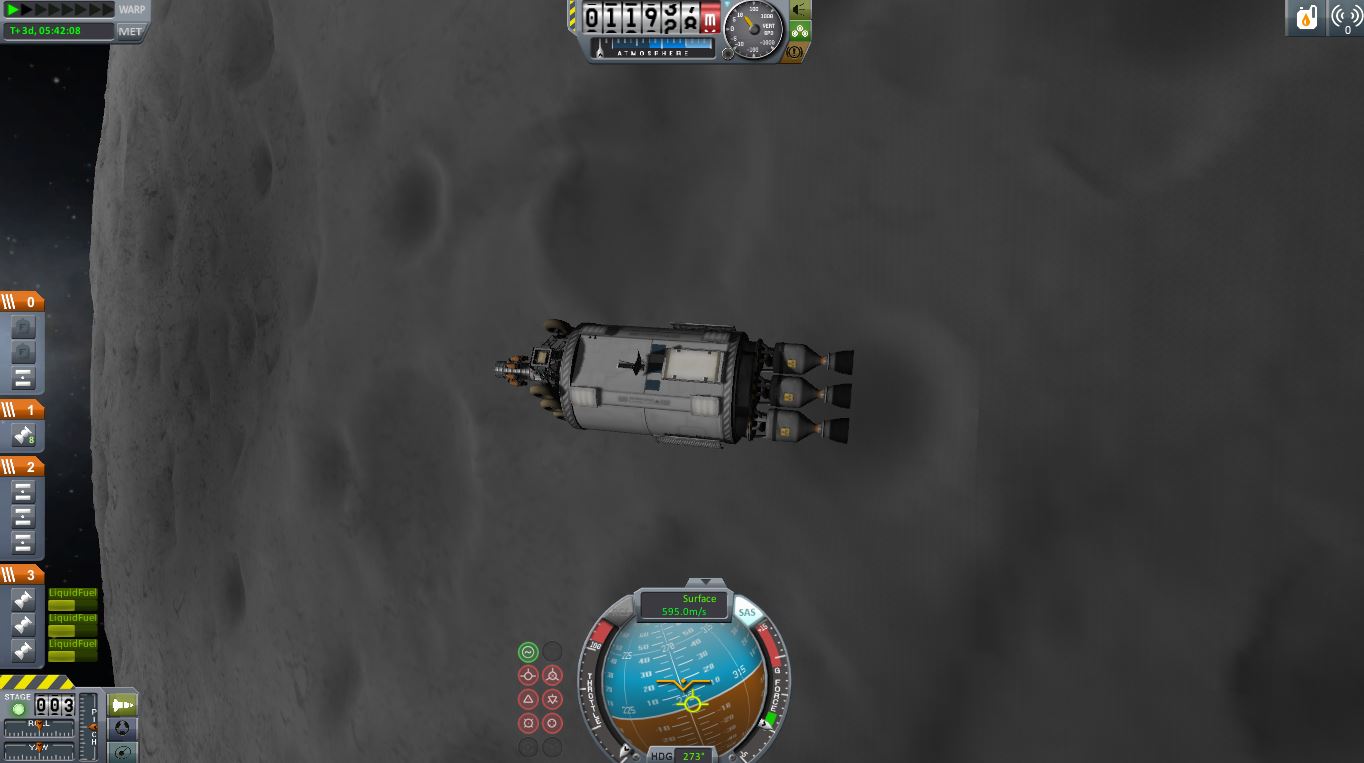Image resolution: width=1364 pixels, height=763 pixels.
Task: Set SAS to hold retrograde
Action: [552, 676]
